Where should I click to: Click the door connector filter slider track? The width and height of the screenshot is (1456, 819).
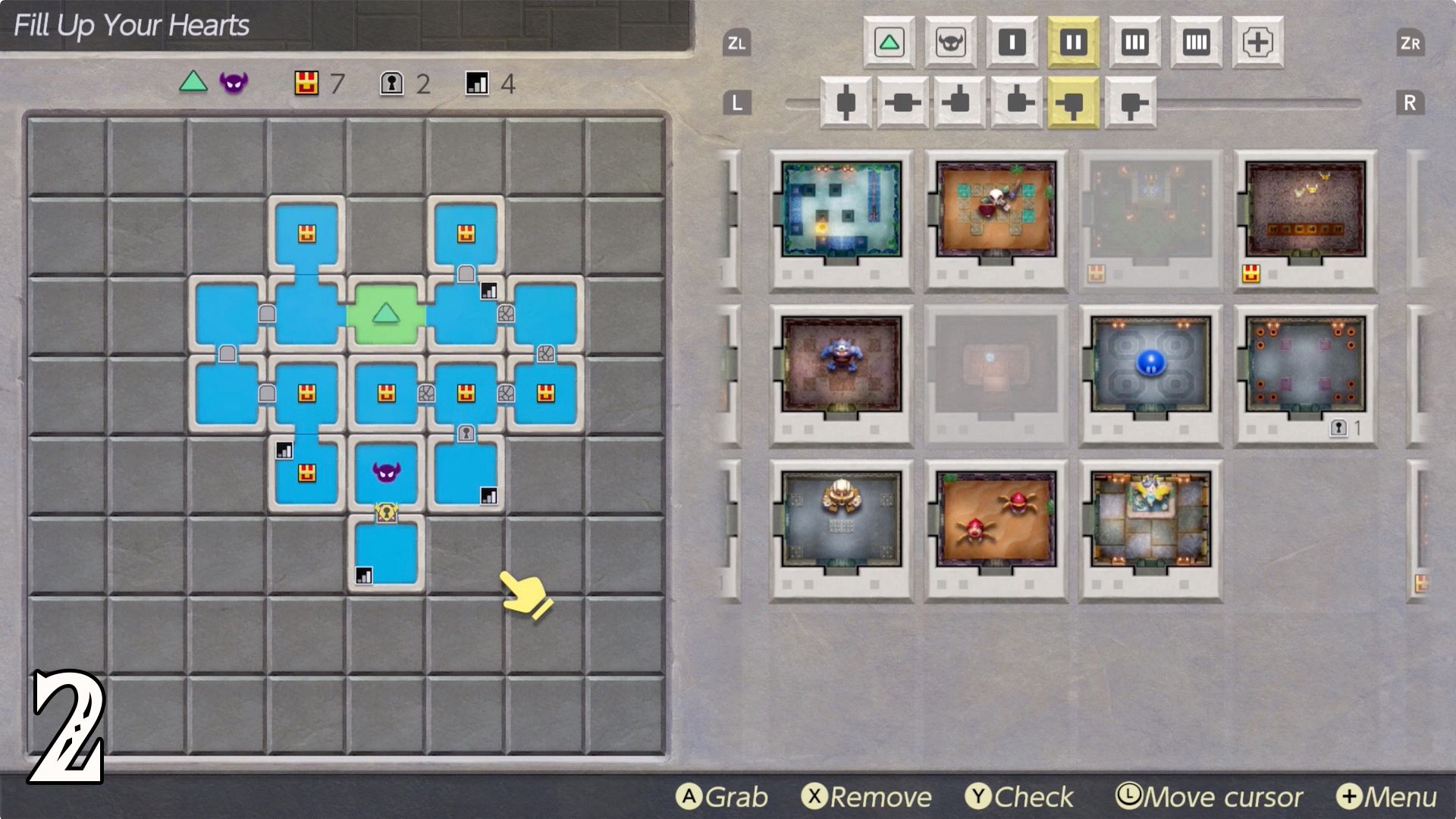tap(1289, 105)
